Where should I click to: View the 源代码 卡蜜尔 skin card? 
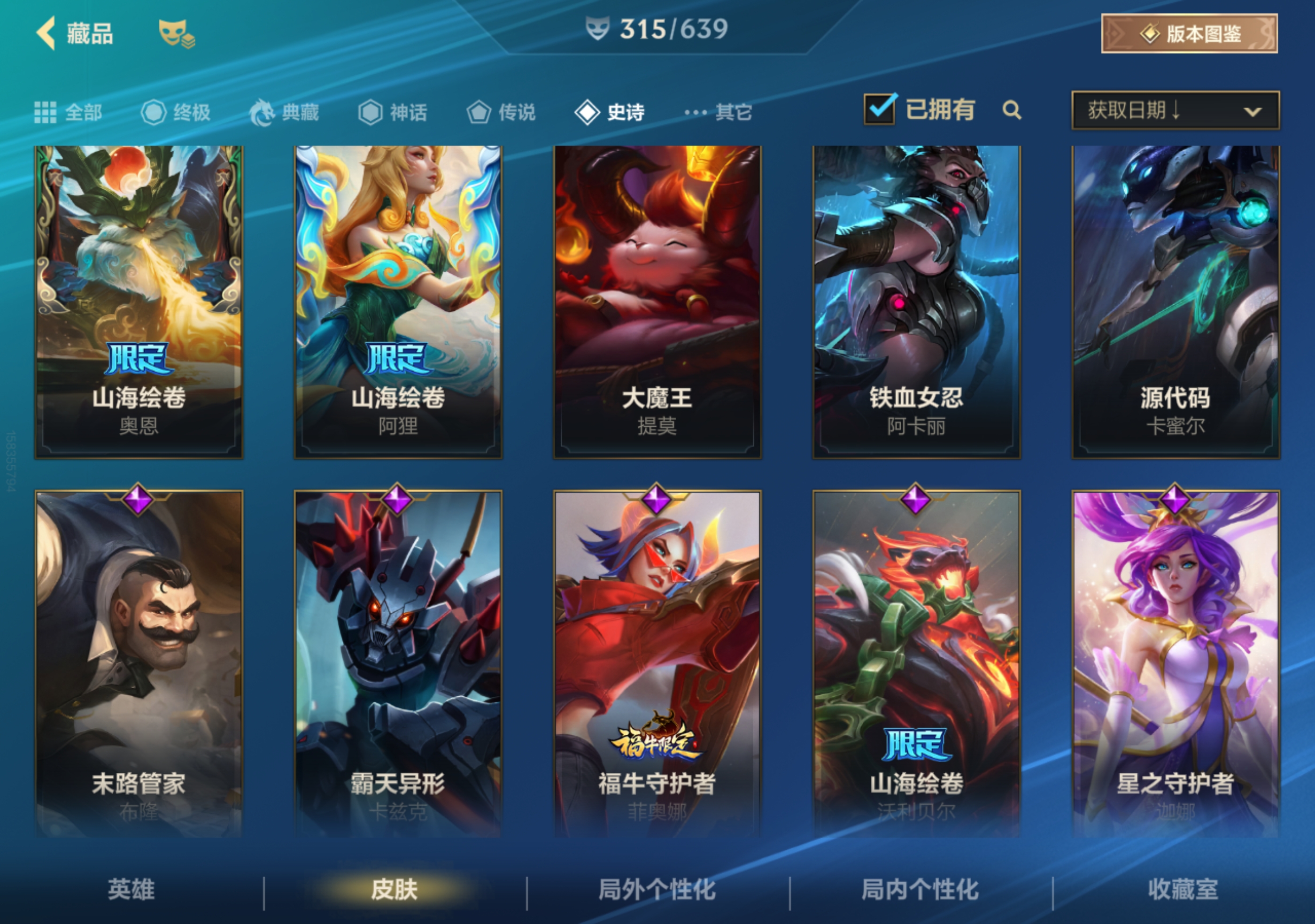[x=1175, y=302]
